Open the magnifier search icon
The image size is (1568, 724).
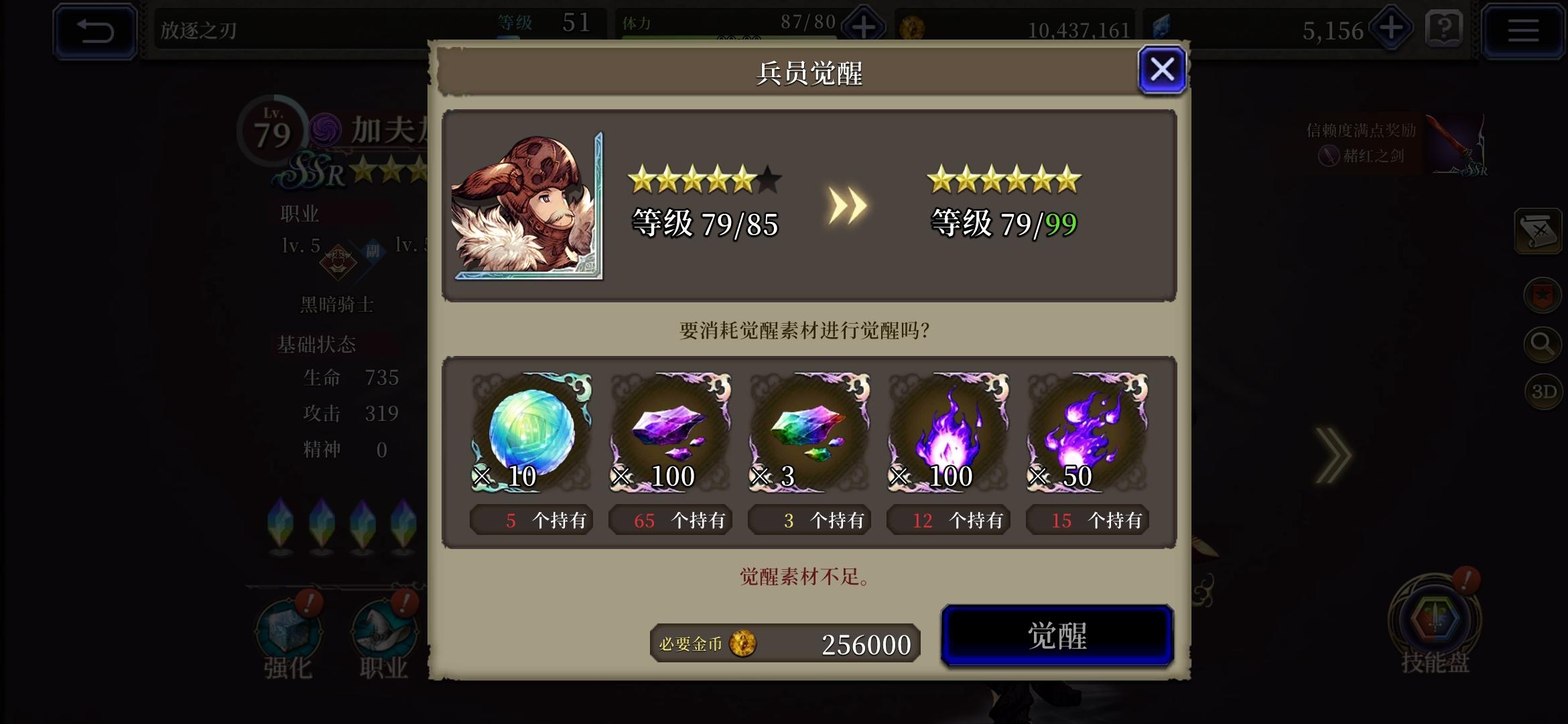(1543, 343)
